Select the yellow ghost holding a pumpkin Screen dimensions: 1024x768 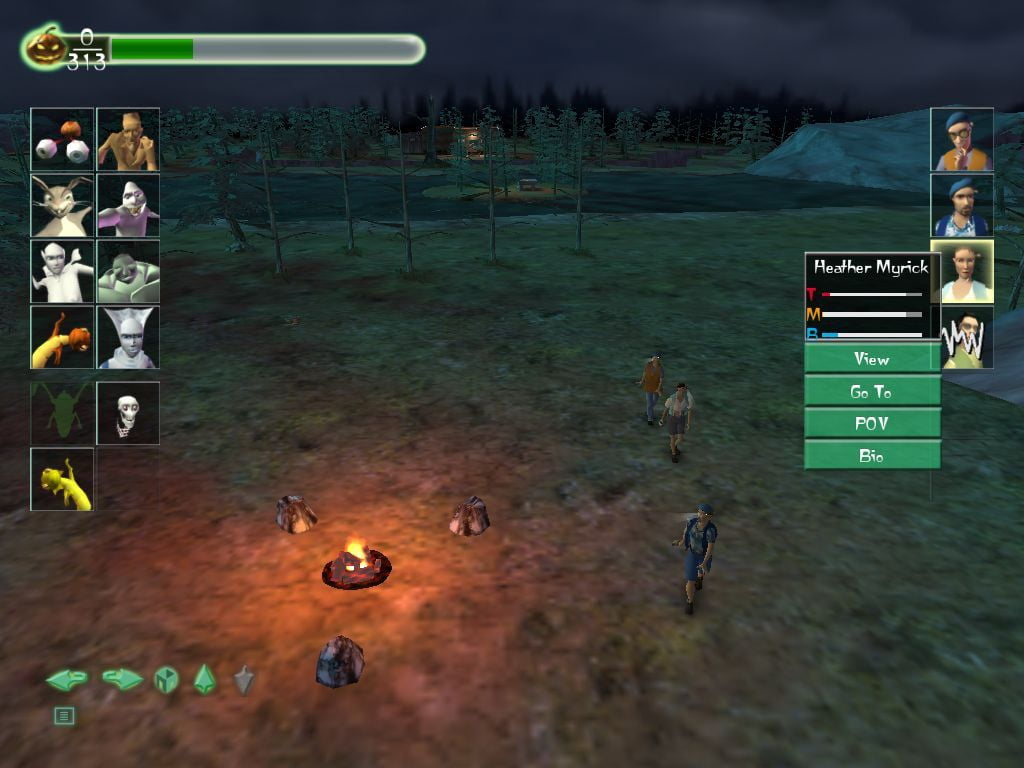pyautogui.click(x=62, y=337)
